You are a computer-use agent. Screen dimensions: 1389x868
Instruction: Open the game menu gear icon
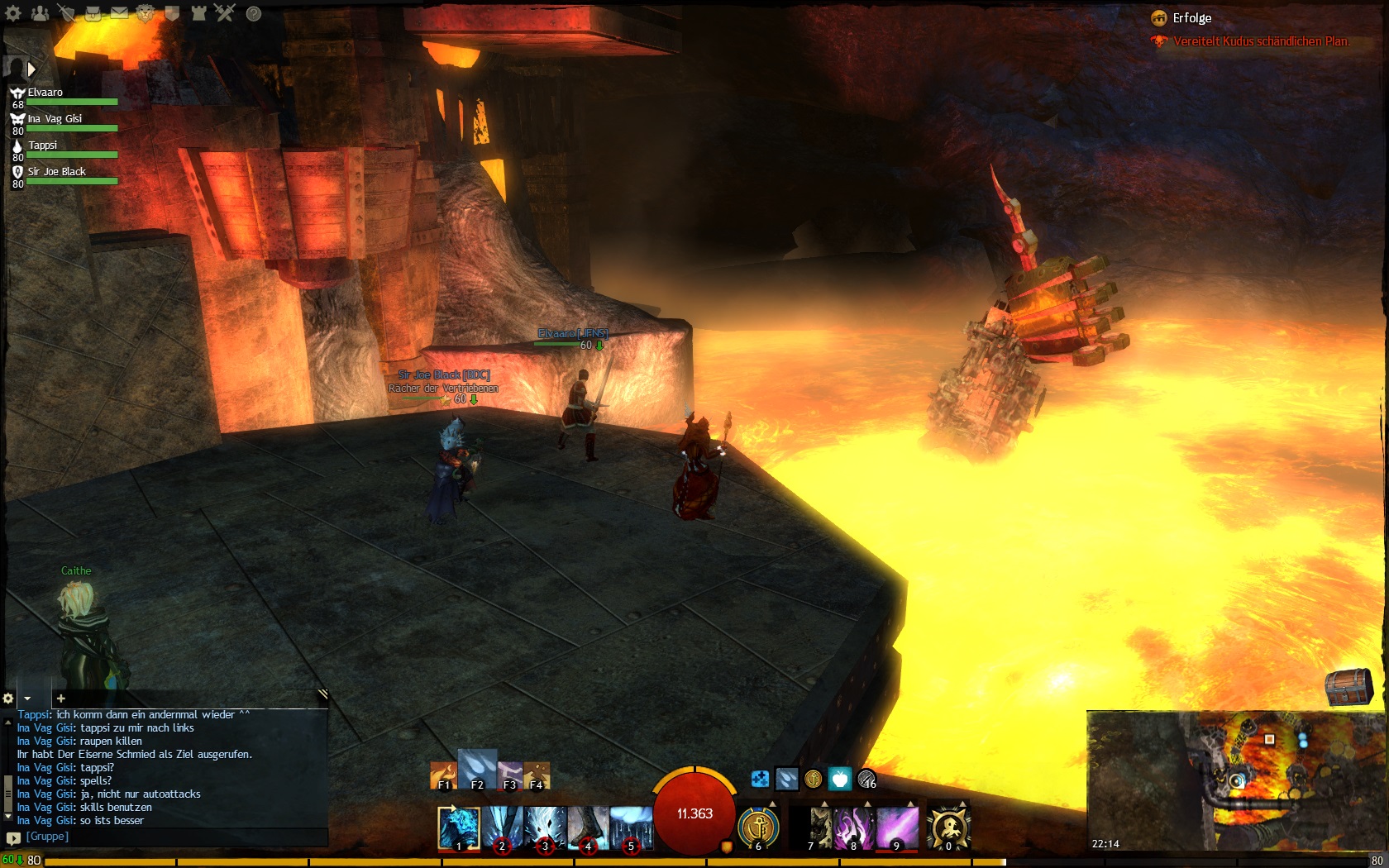(13, 13)
